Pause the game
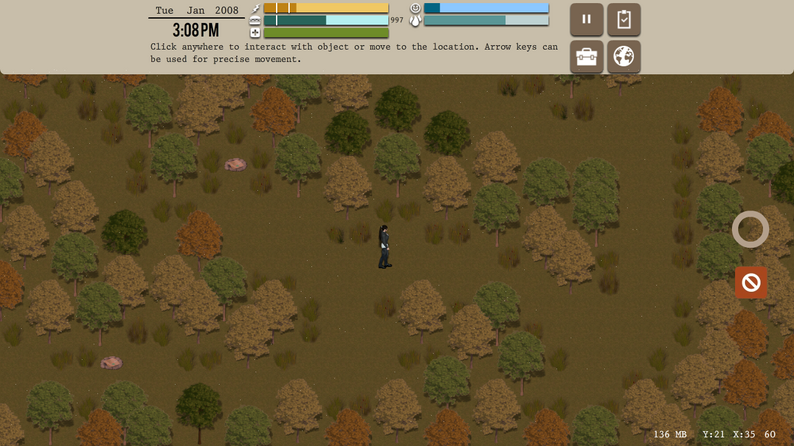 (x=586, y=19)
